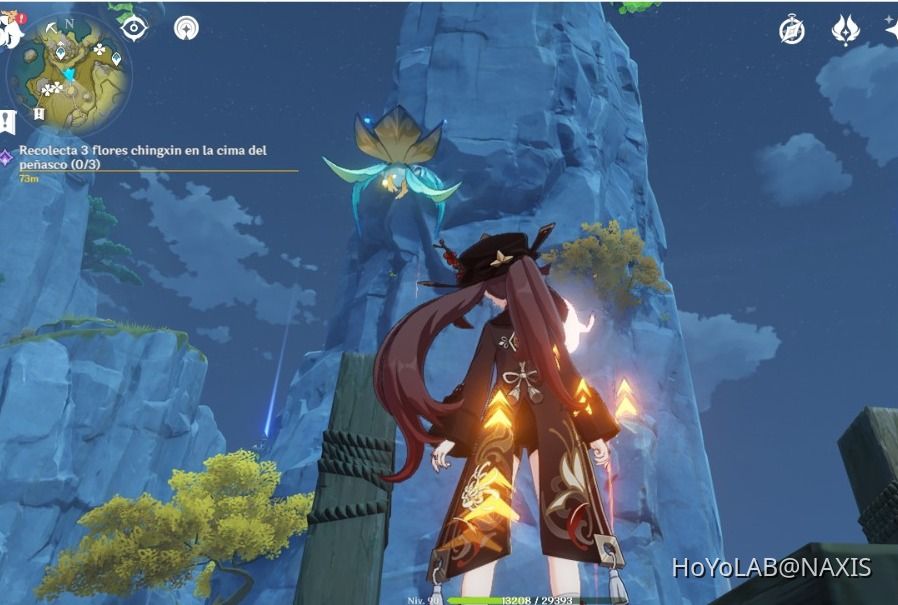Open the quest log bookmark icon
This screenshot has width=898, height=605.
tap(7, 122)
